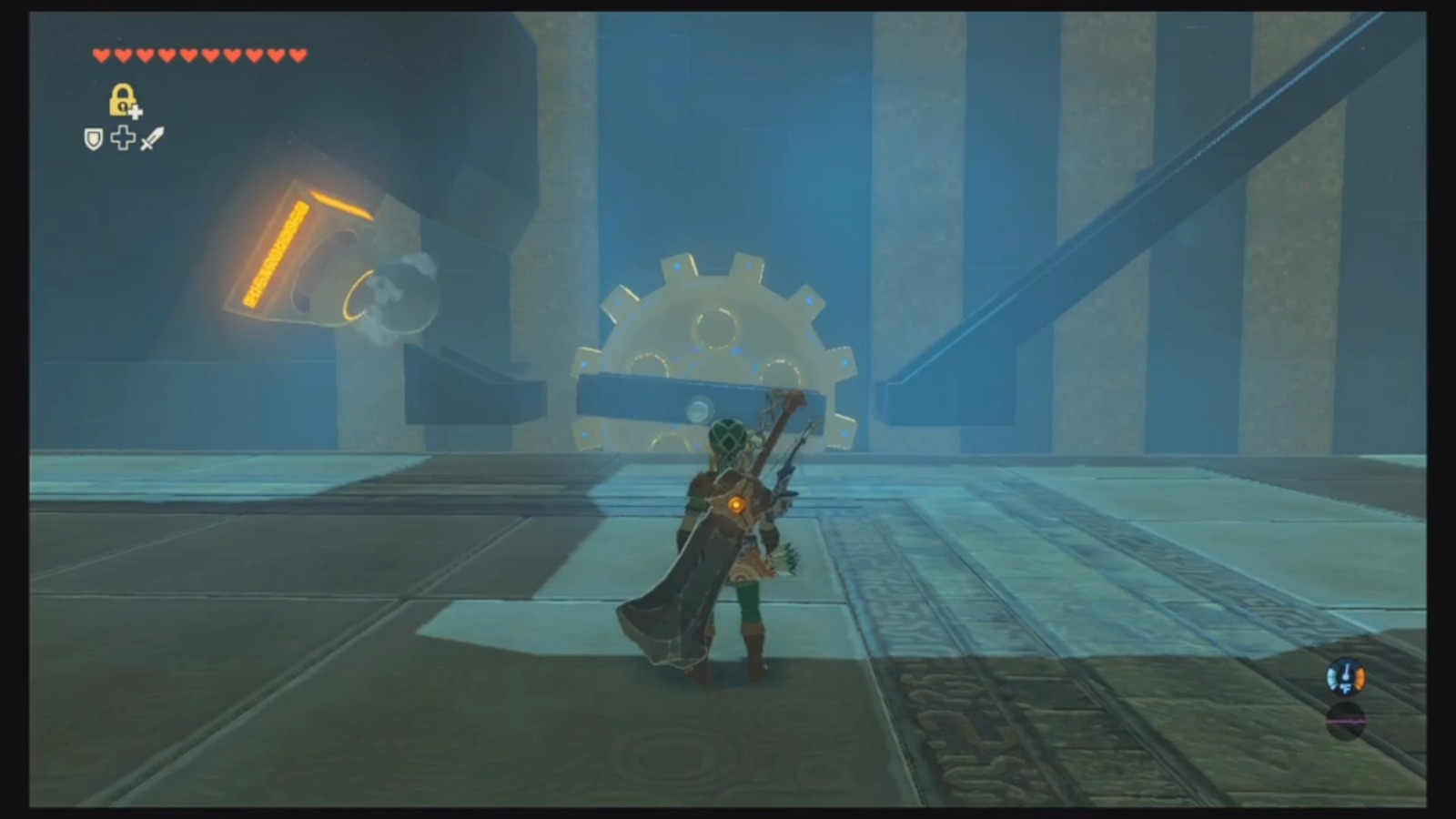
Task: Click the noise meter below the thermometer
Action: (x=1346, y=722)
